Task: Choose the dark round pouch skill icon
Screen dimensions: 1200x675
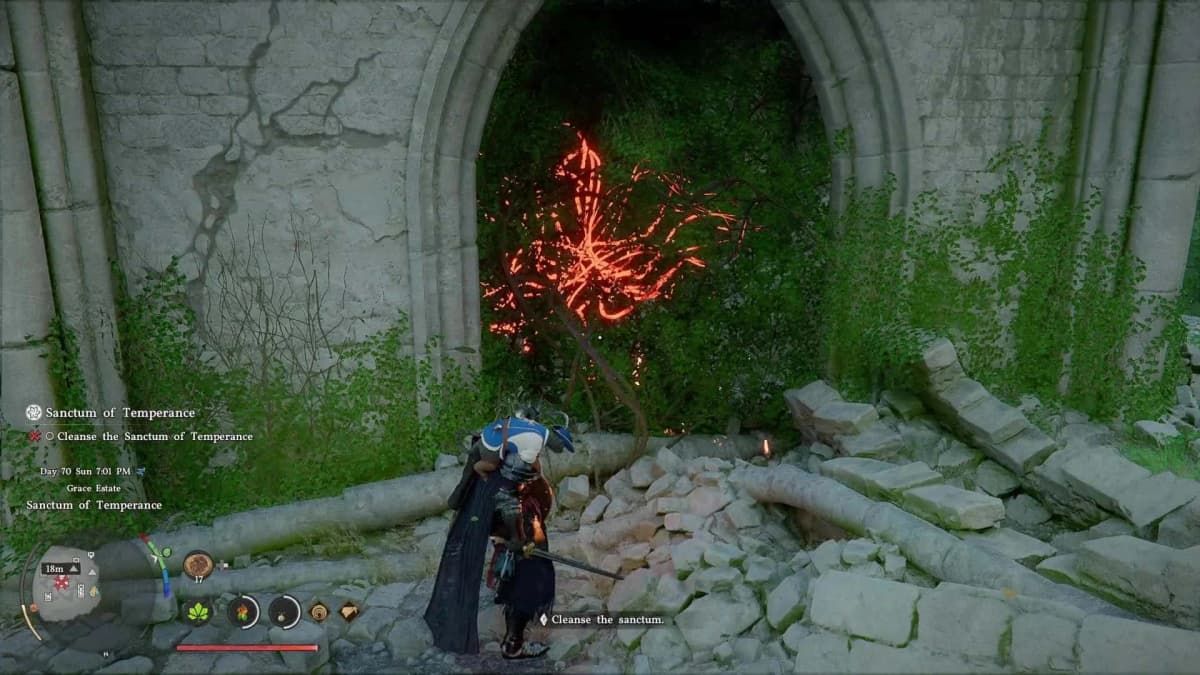Action: [284, 611]
